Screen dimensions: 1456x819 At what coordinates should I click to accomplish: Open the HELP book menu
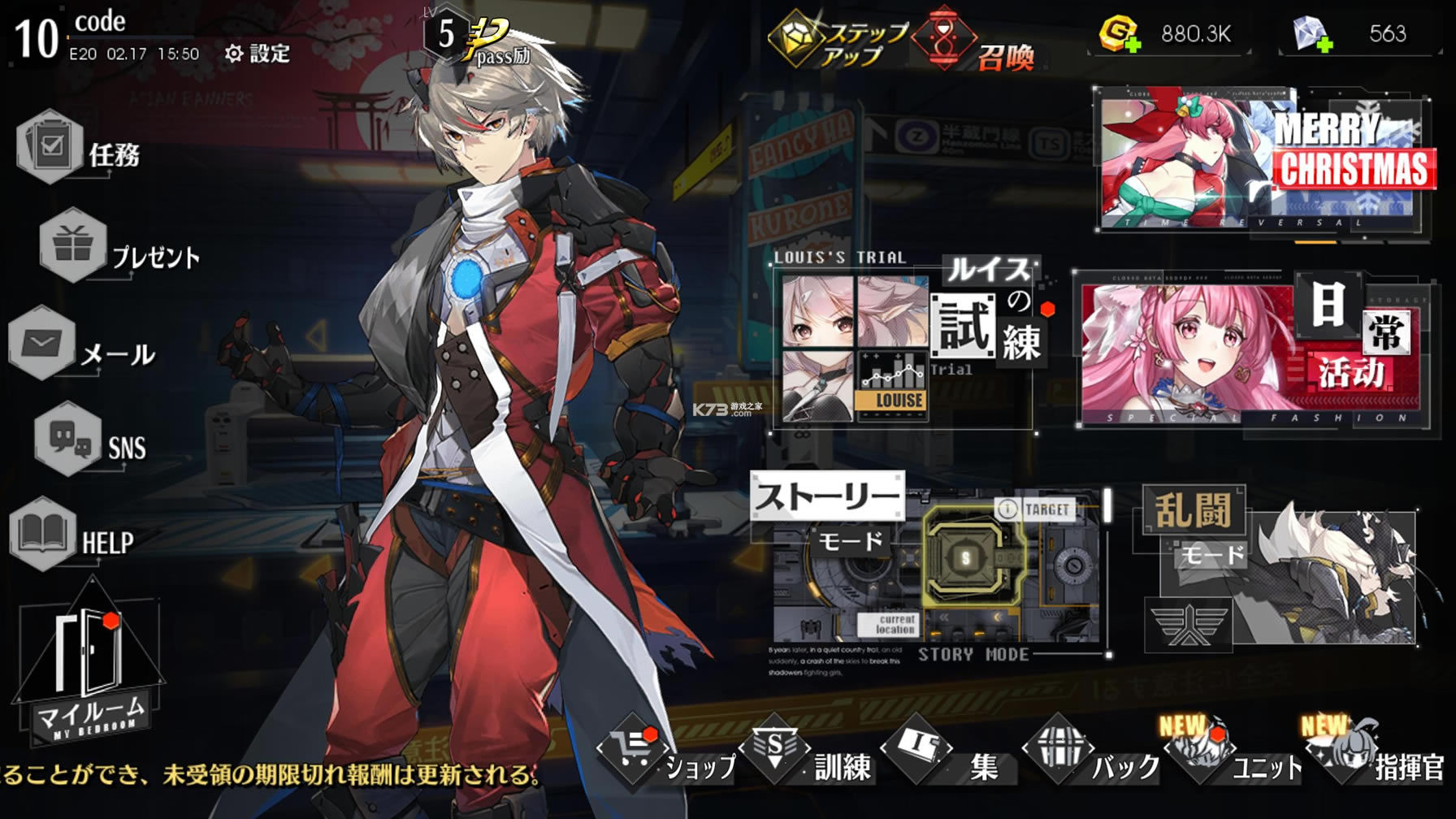(71, 536)
